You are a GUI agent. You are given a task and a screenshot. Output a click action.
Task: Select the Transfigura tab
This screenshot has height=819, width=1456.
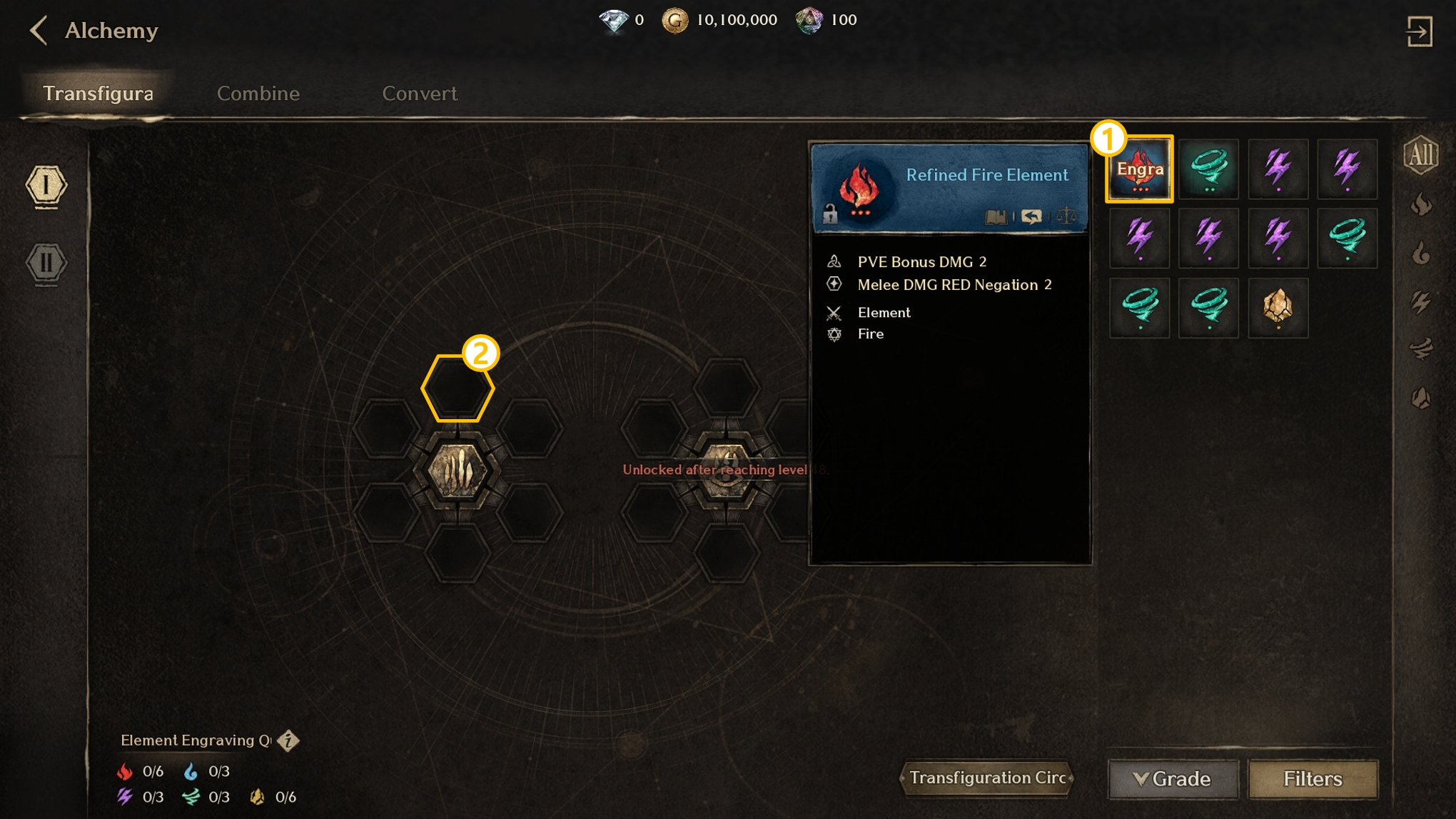click(98, 94)
